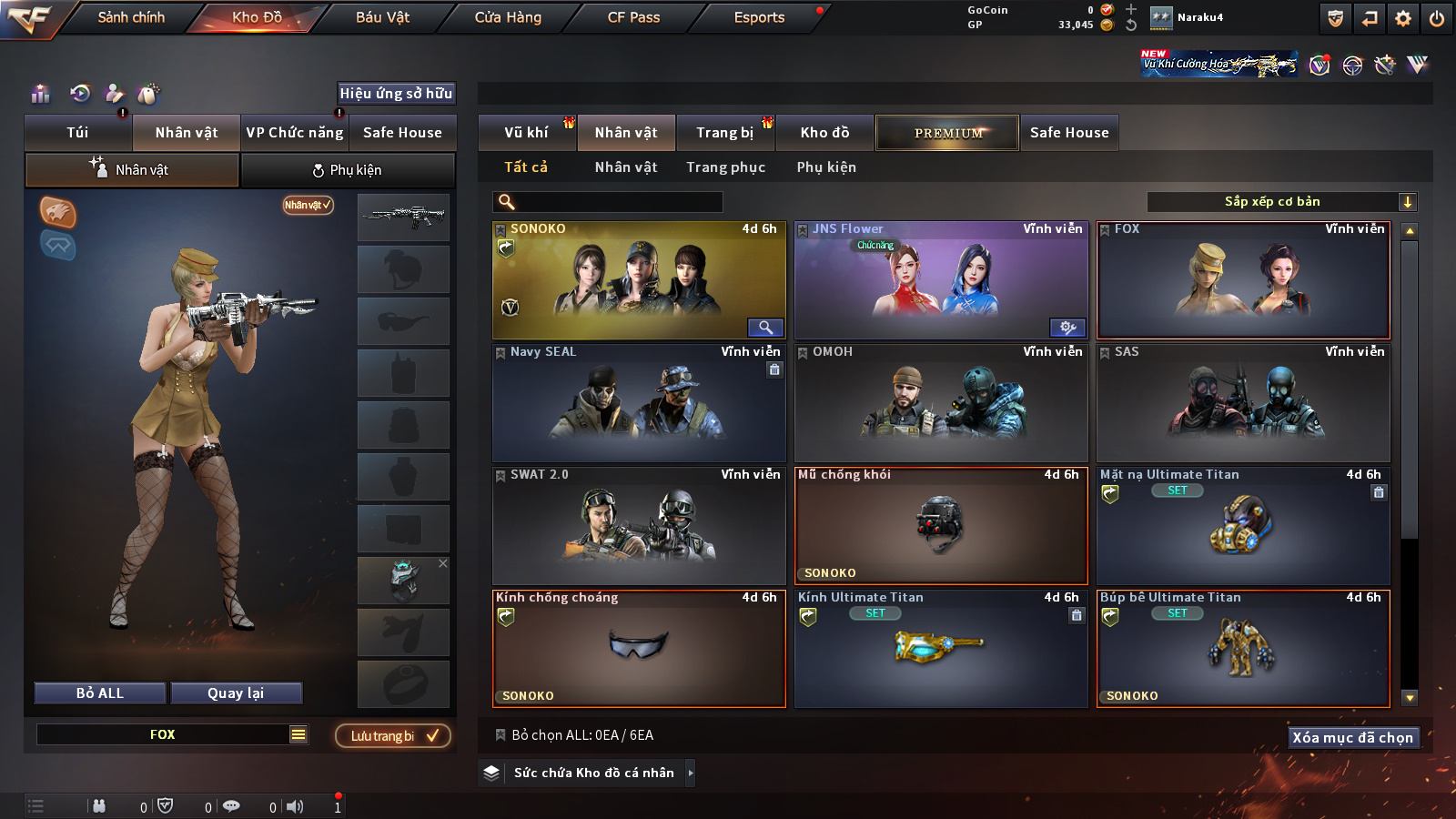
Task: Select the Mũ chống khói helmet item
Action: 941,526
